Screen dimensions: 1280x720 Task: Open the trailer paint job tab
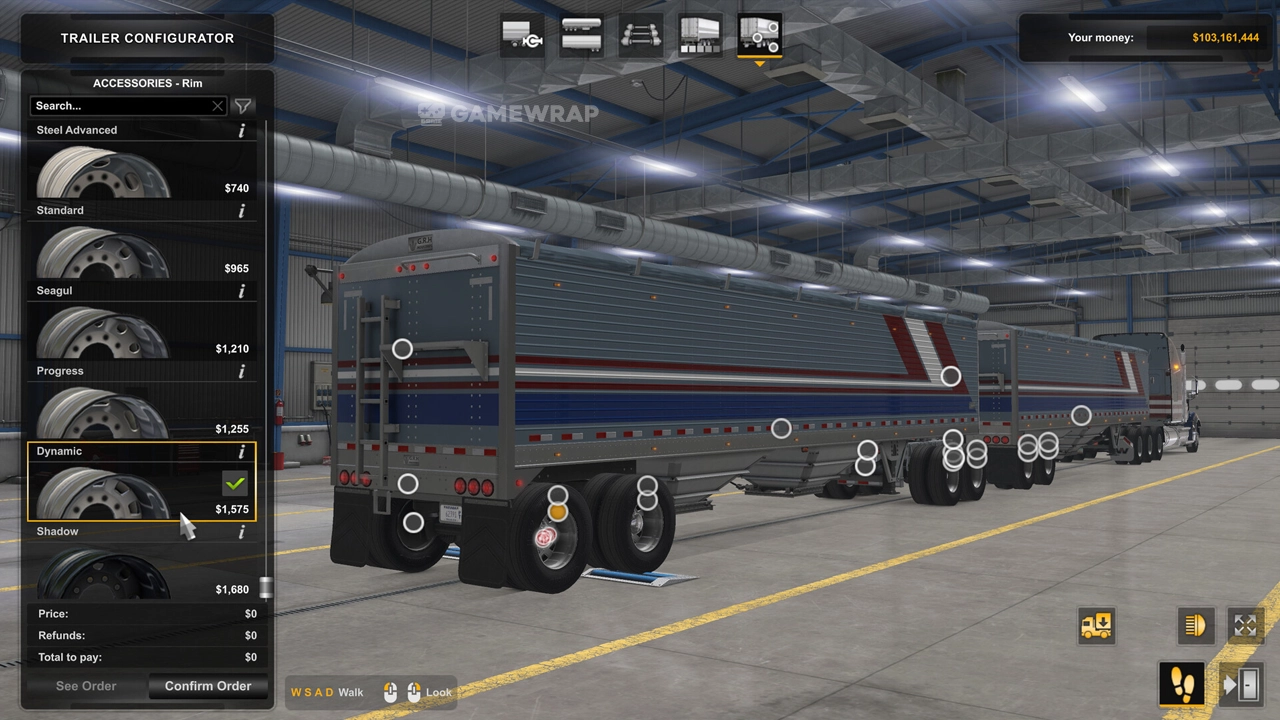tap(700, 37)
